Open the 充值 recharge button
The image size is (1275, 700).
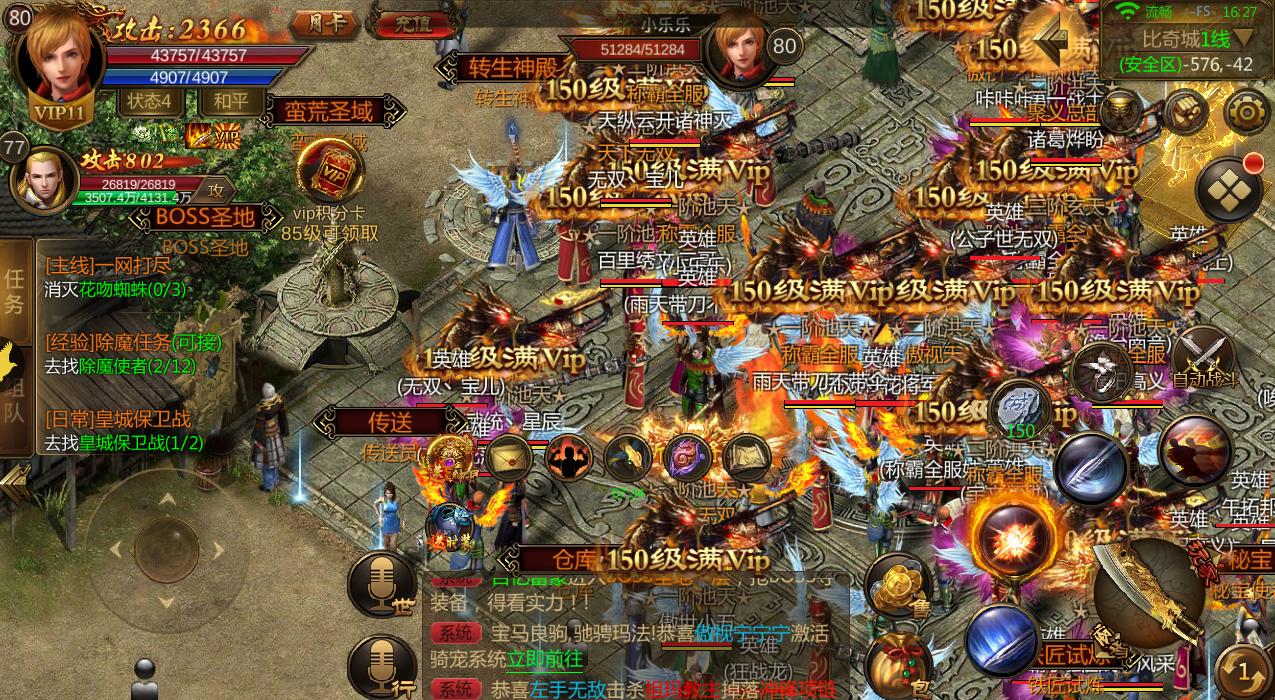407,21
